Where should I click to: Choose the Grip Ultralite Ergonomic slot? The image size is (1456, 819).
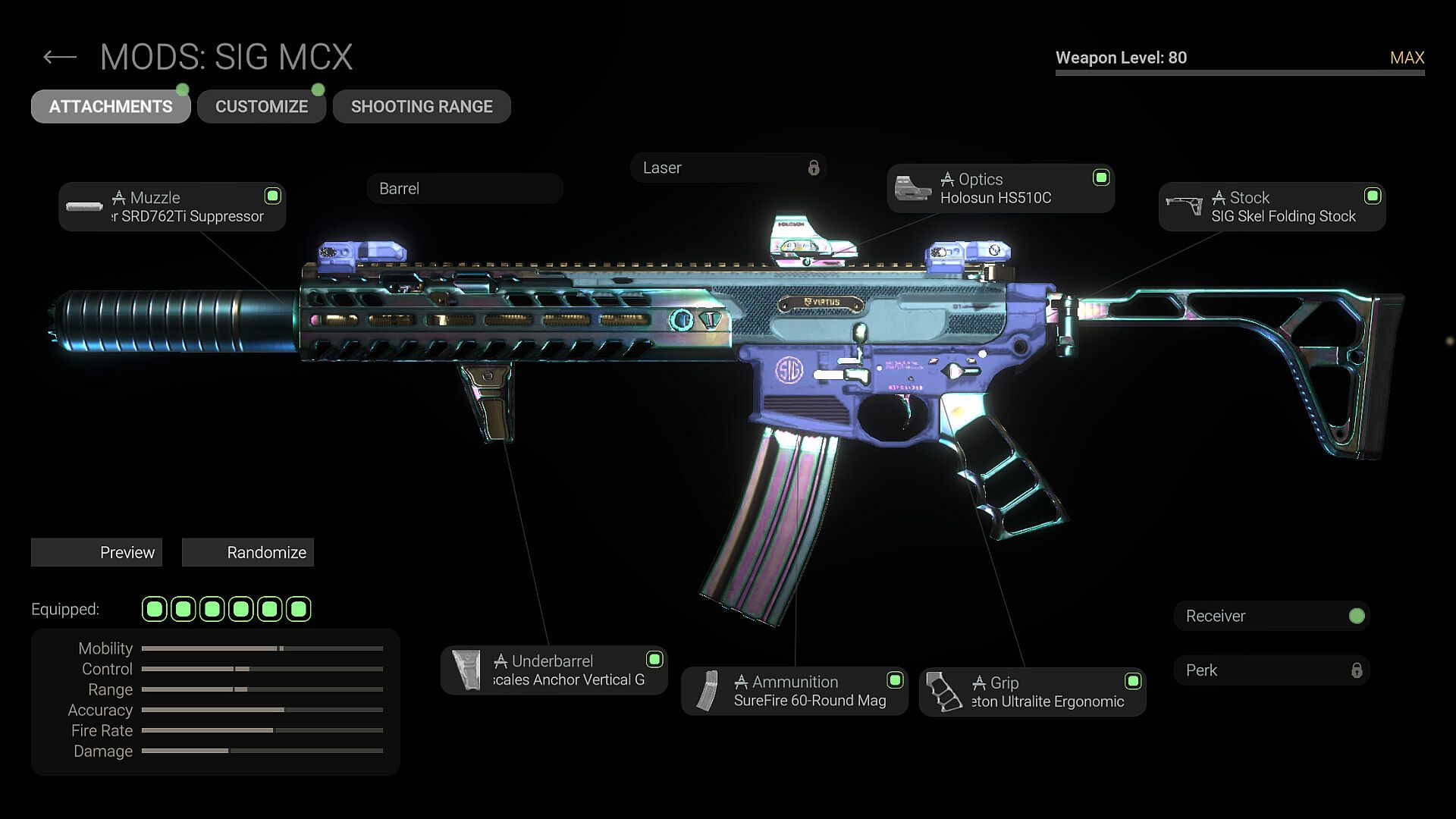click(1032, 692)
